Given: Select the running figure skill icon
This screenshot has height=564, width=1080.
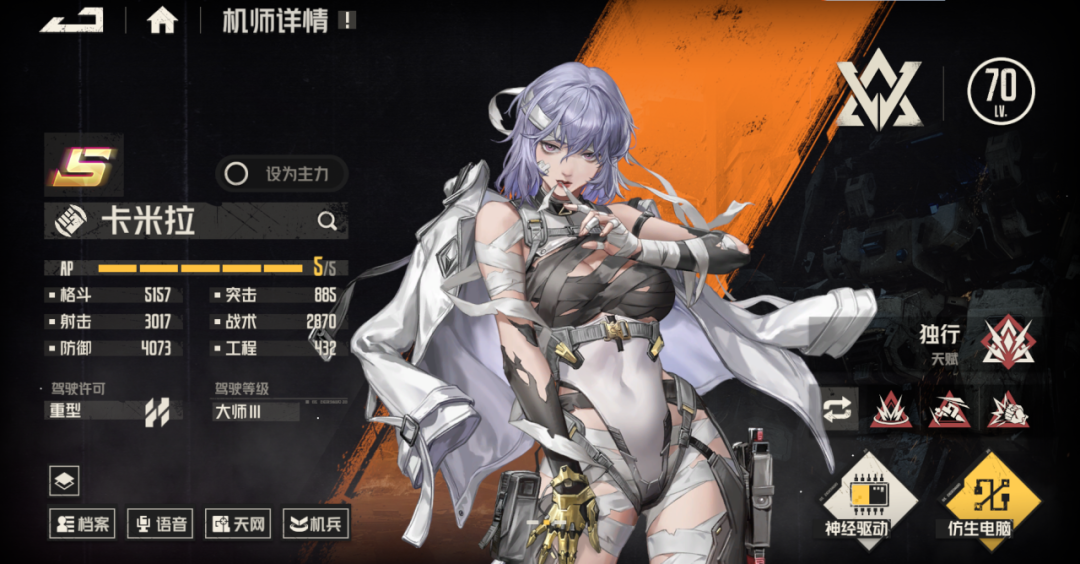Looking at the screenshot, I should coord(949,410).
